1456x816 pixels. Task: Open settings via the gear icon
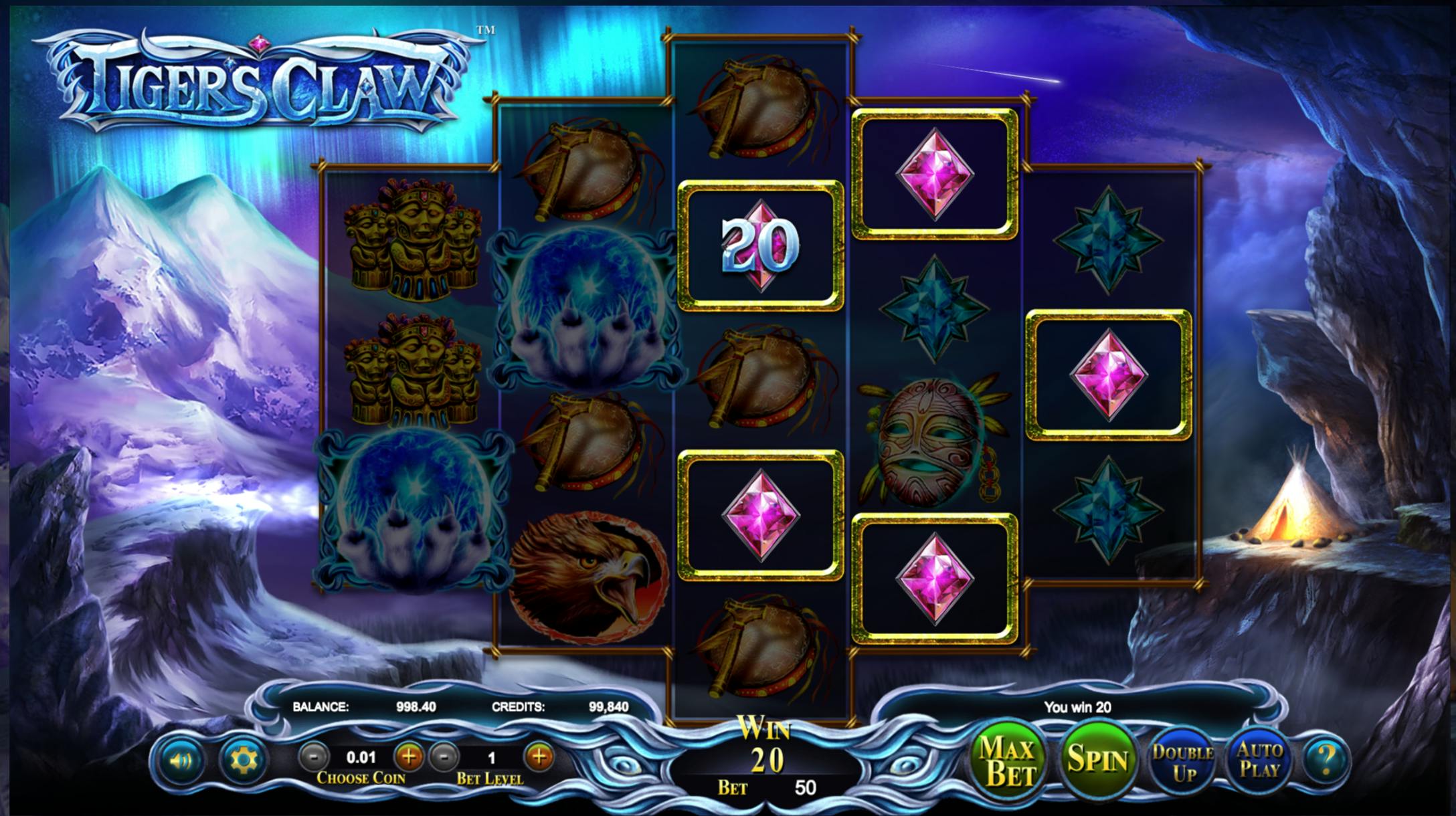pyautogui.click(x=242, y=760)
